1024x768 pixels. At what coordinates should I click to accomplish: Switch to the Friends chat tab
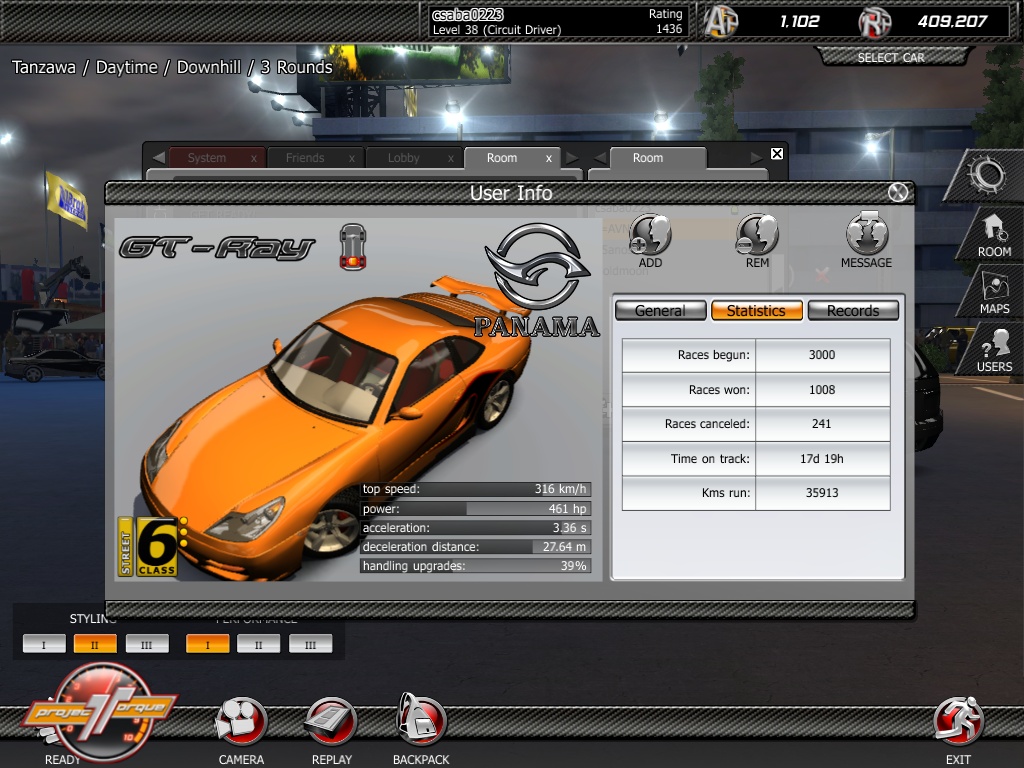click(304, 158)
